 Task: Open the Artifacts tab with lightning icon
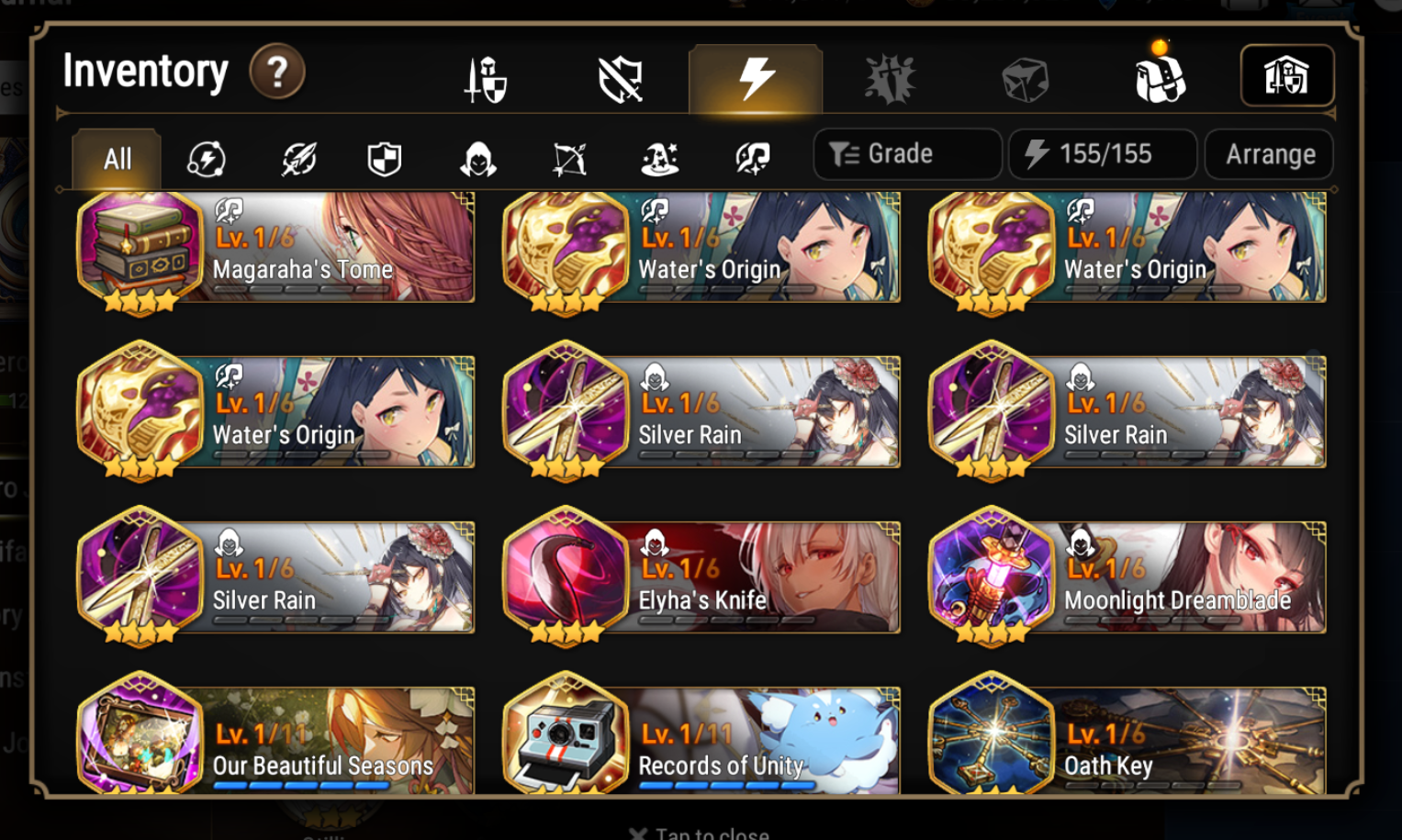pyautogui.click(x=755, y=78)
